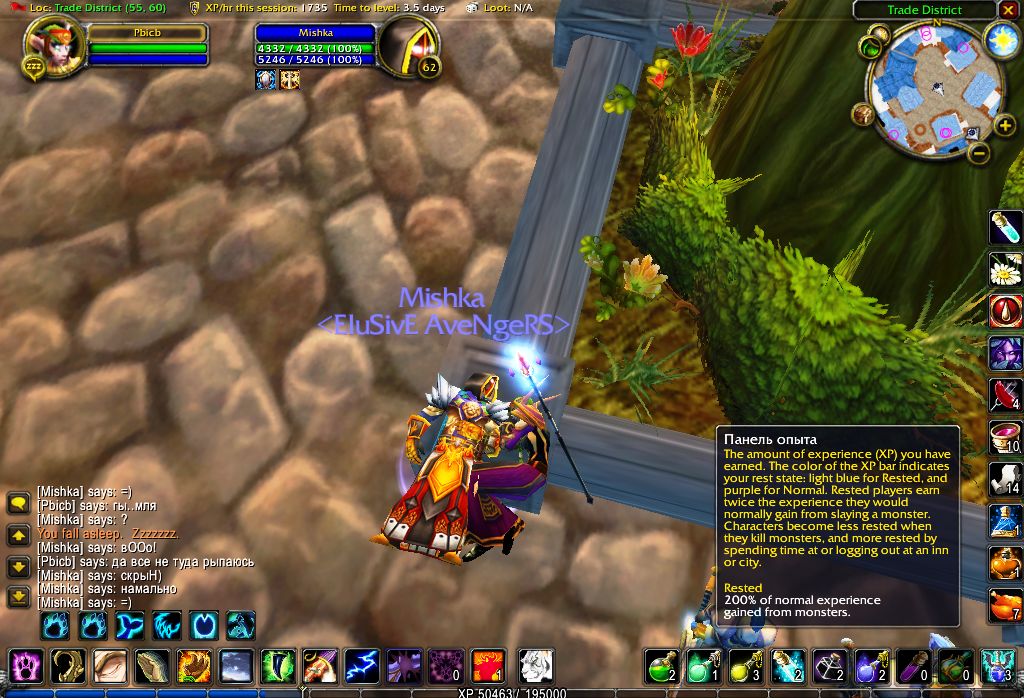Click the red feather item slot
This screenshot has width=1024, height=698.
point(1005,395)
